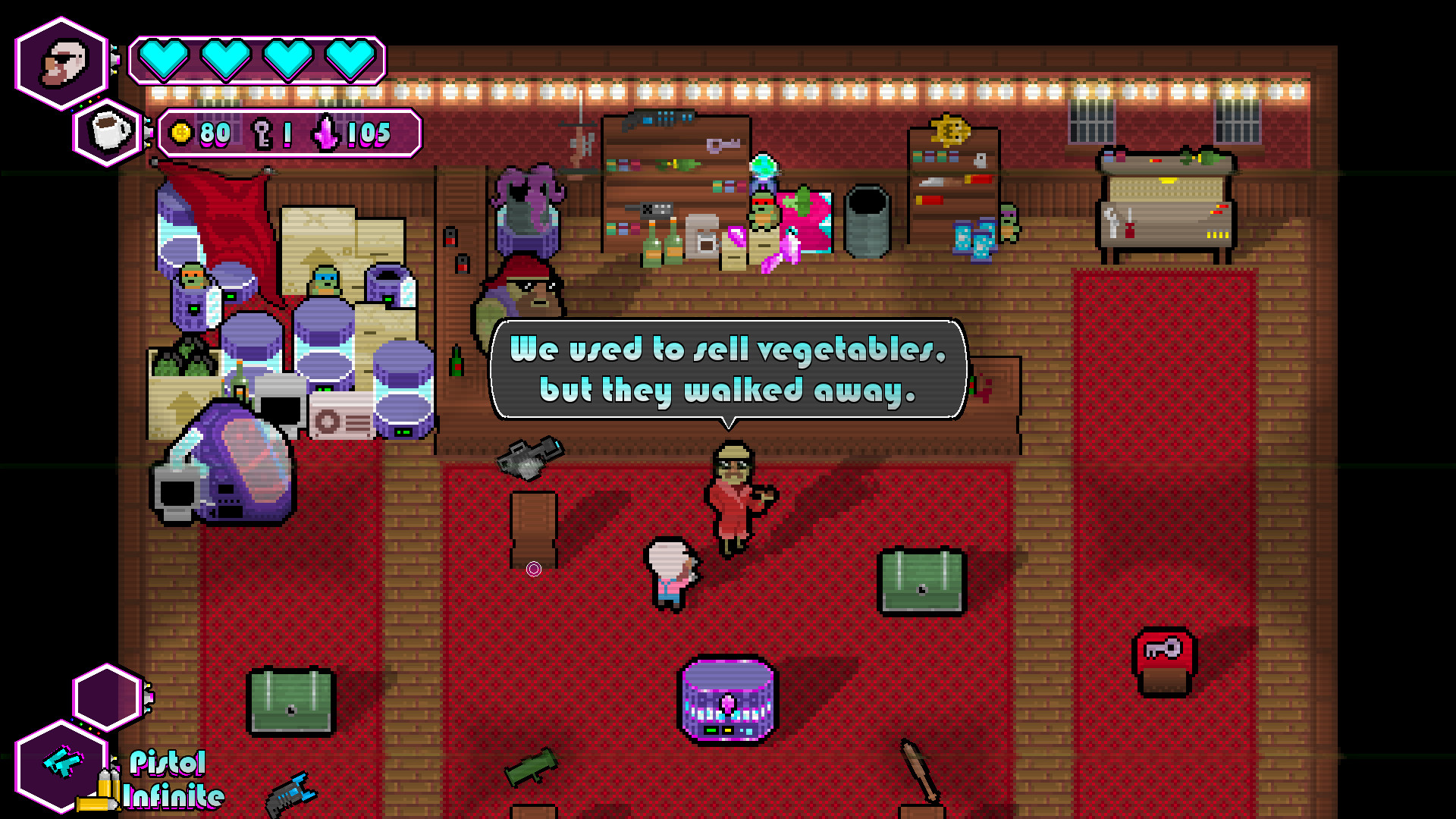
Task: Click the Infinite ammo label
Action: tap(173, 796)
